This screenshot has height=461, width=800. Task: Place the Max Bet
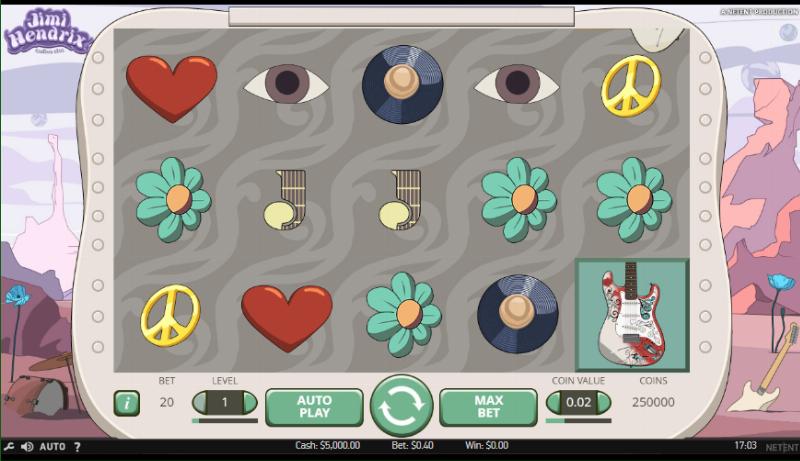click(x=488, y=406)
